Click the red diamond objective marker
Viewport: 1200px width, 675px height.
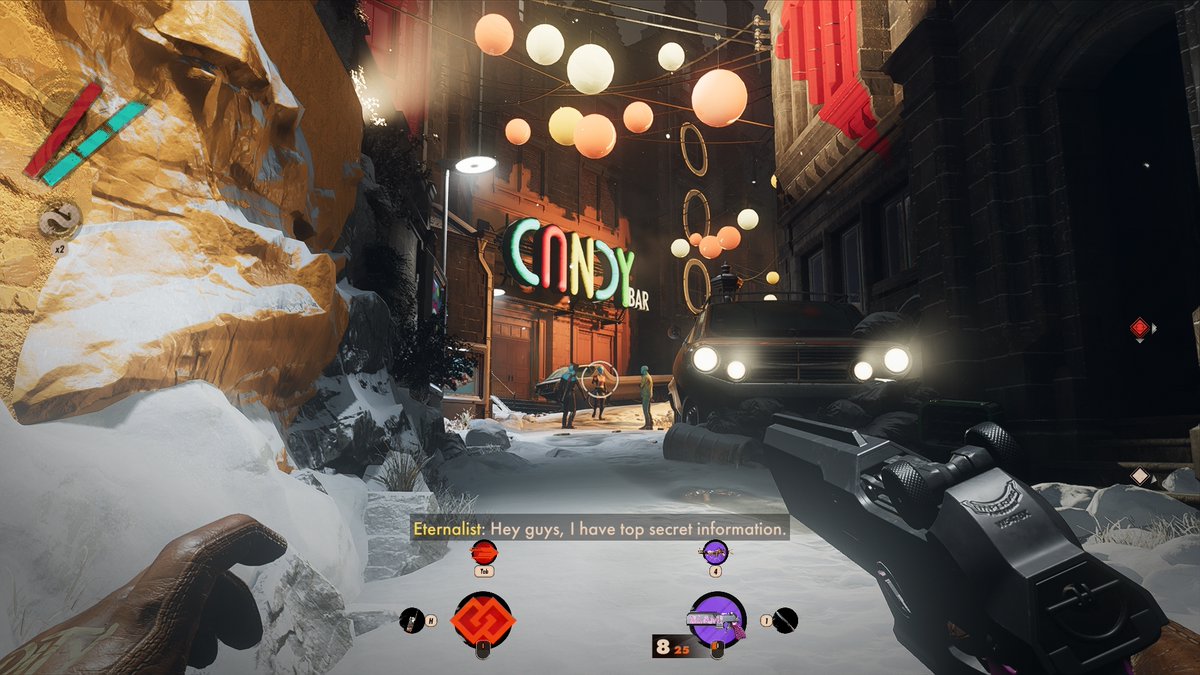(x=1139, y=327)
